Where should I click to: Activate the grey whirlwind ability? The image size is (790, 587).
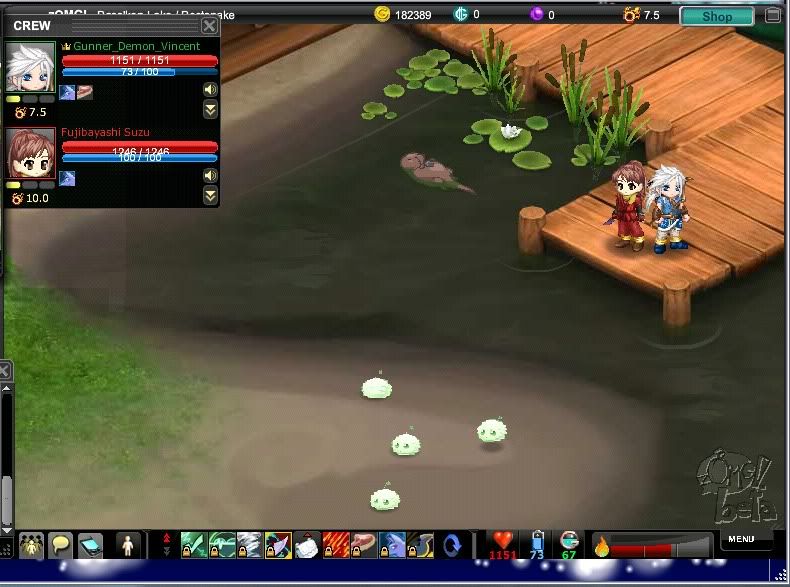(250, 545)
